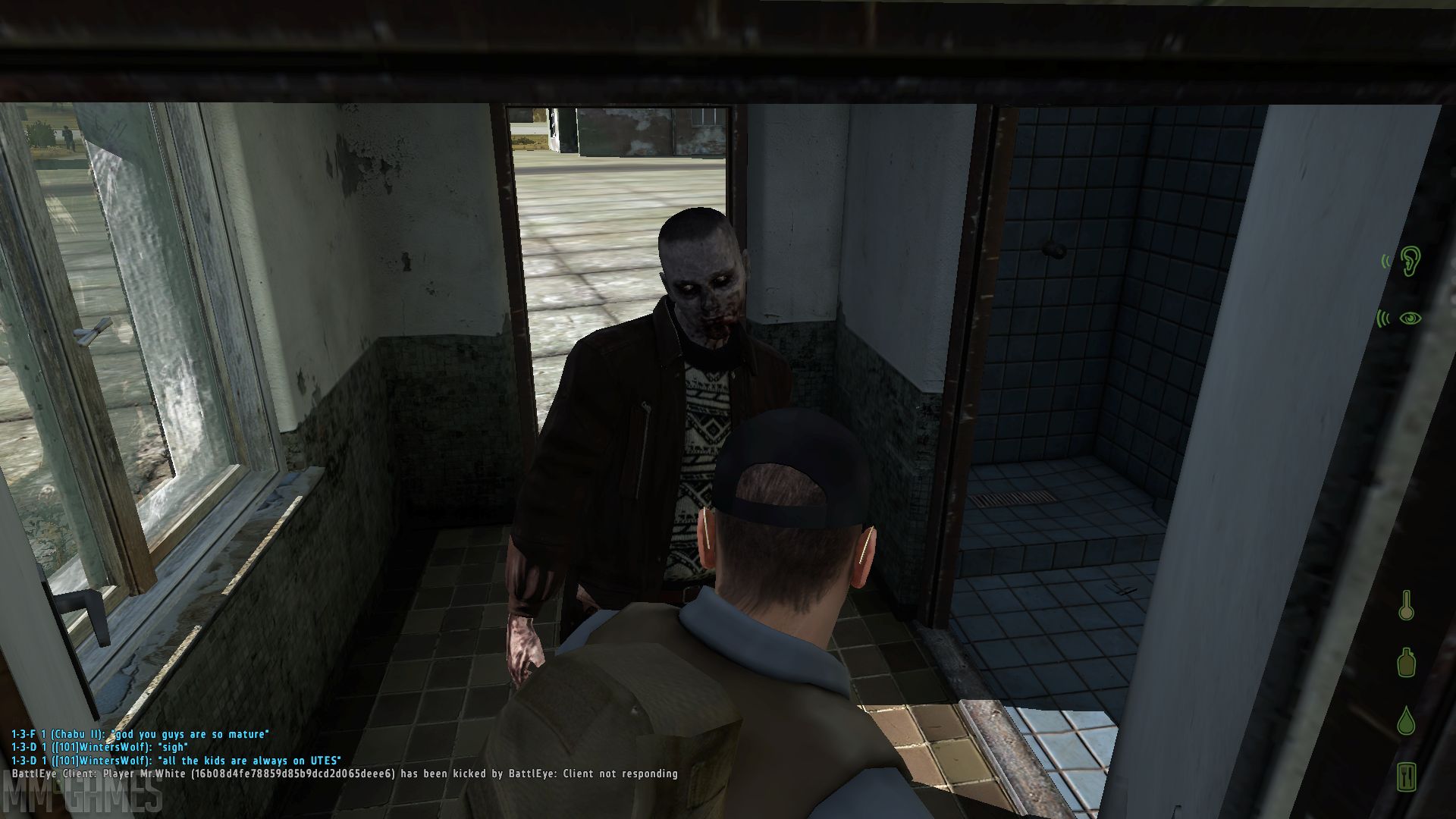The height and width of the screenshot is (819, 1456).
Task: Click the bottle thirst status icon
Action: point(1407,661)
